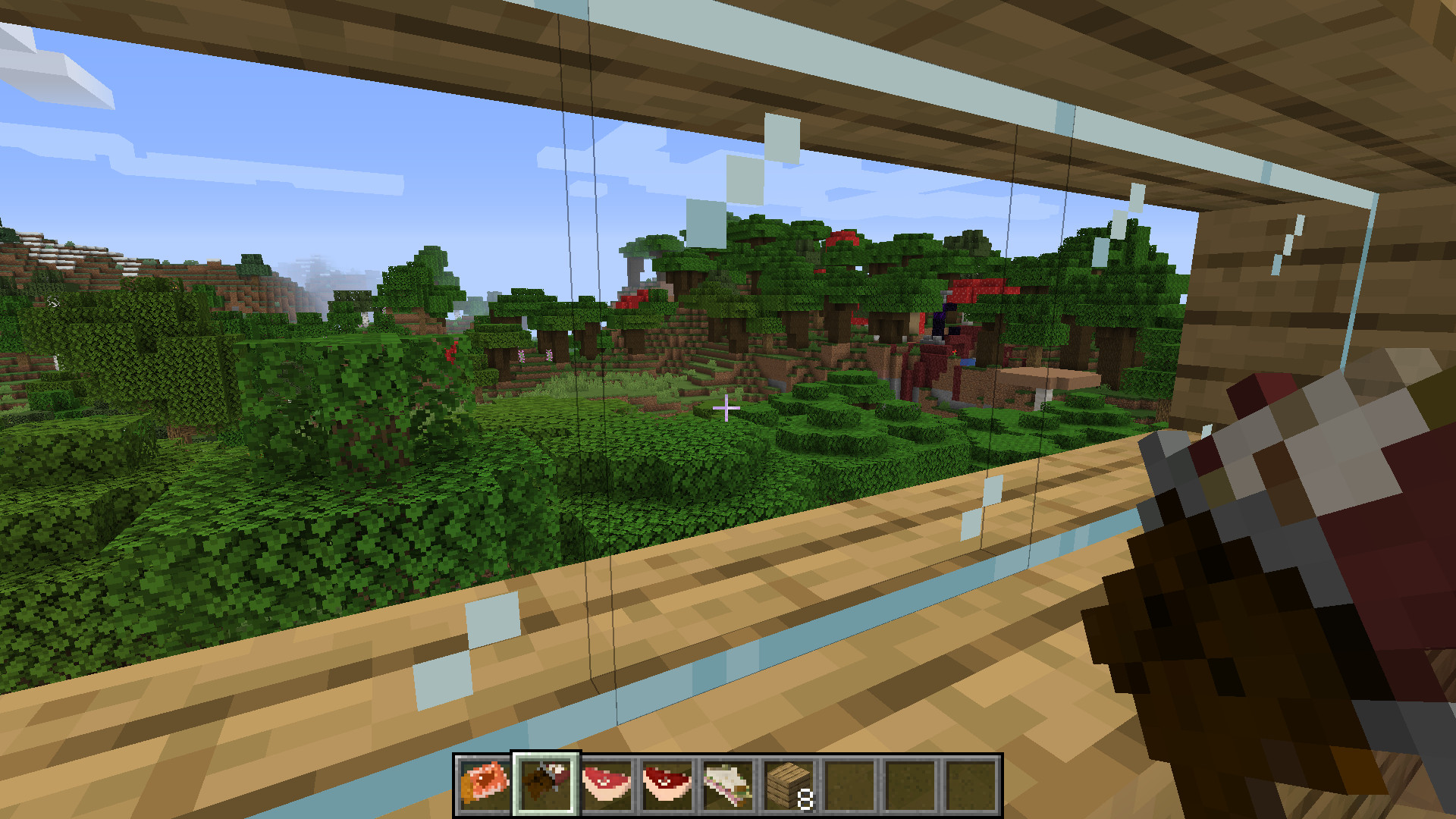1456x819 pixels.
Task: Click the item count 8 on the planks stack
Action: click(804, 798)
